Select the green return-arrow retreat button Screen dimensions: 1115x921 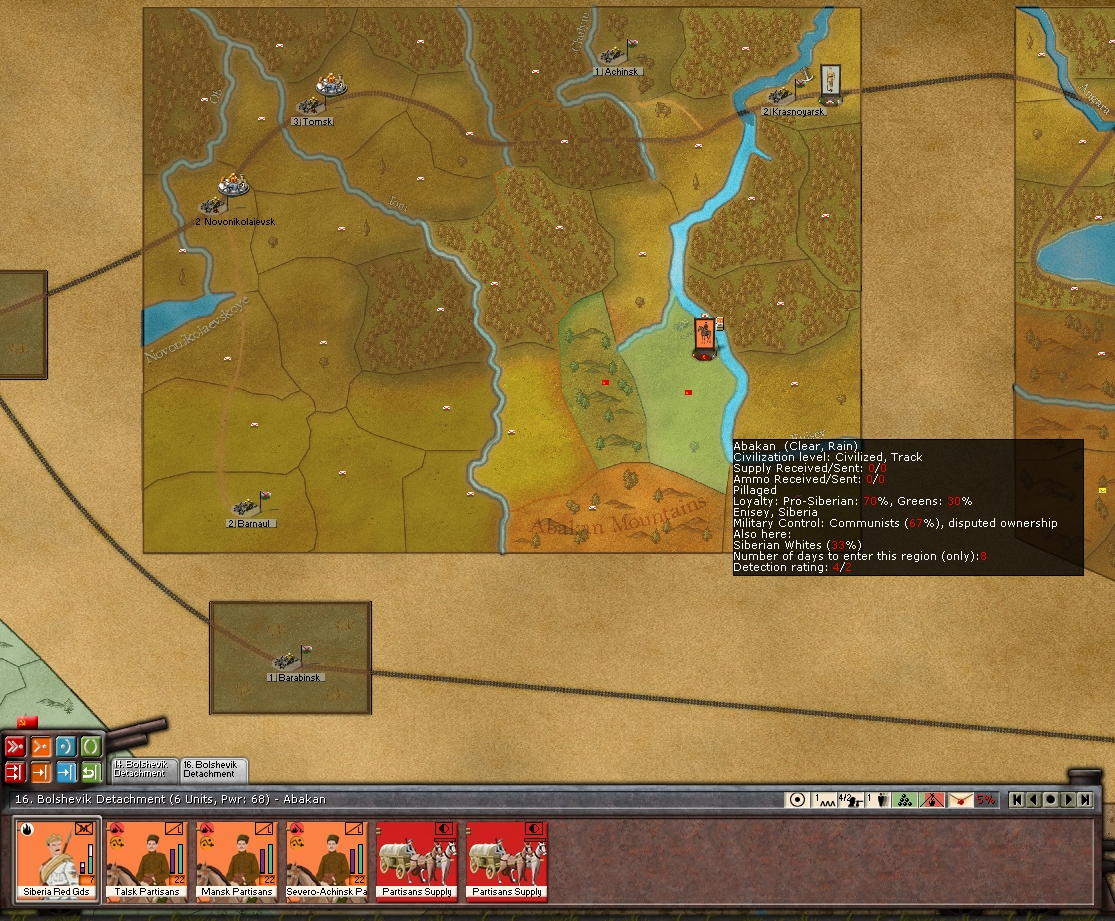[x=91, y=772]
